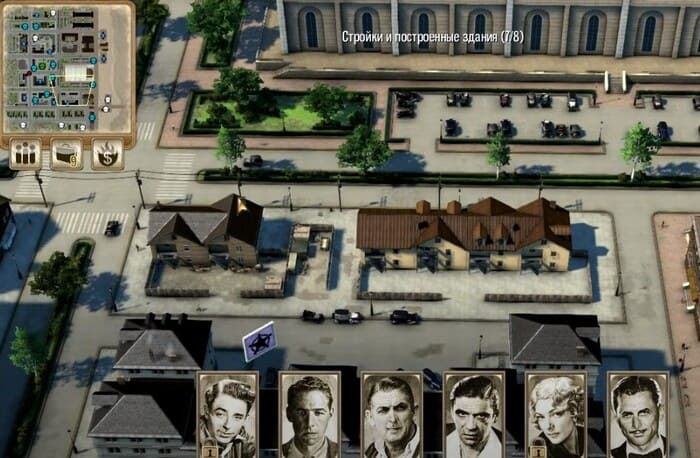Viewport: 700px width, 458px height.
Task: Open the flaming dollar money icon
Action: click(107, 154)
